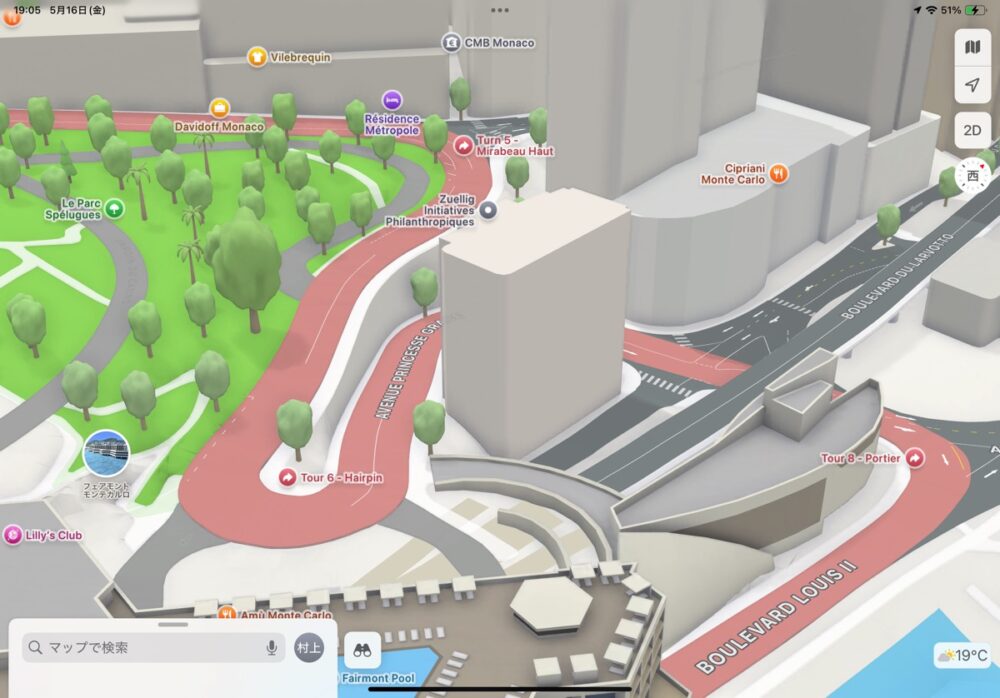Choose the CMB Monaco bank marker

click(x=451, y=43)
